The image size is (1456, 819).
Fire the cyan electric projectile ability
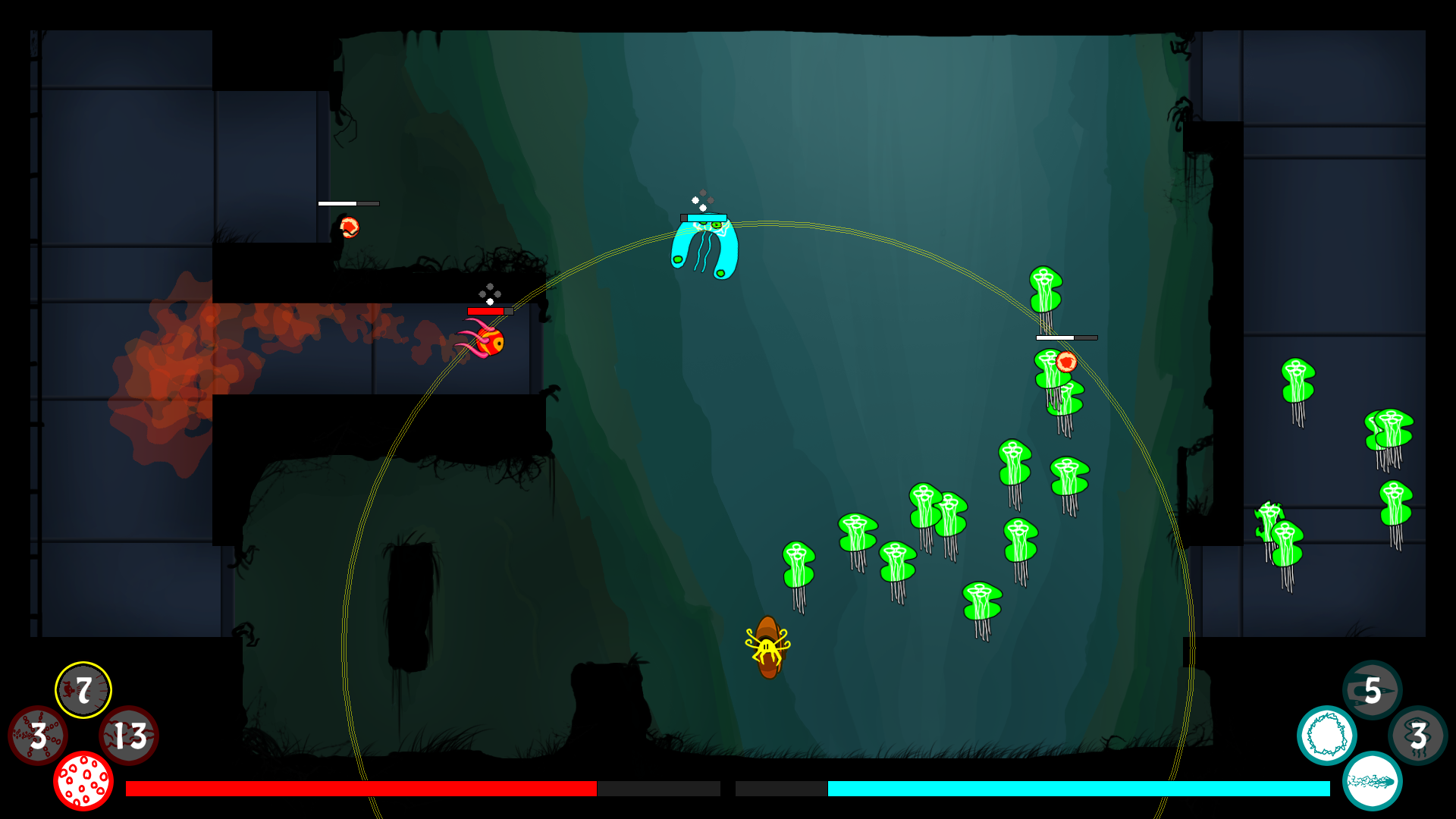tap(1372, 780)
